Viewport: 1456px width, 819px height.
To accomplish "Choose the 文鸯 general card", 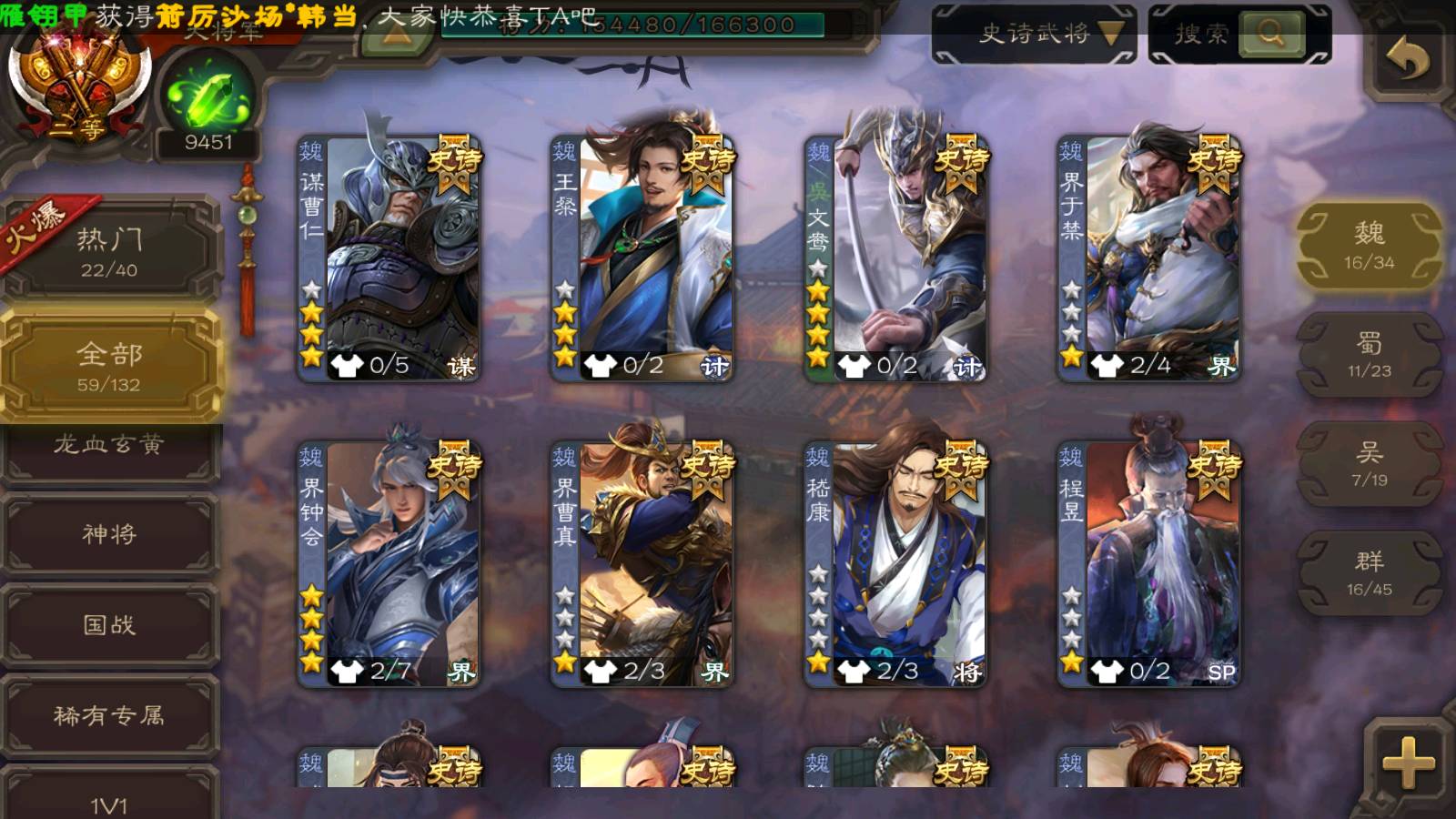I will (895, 258).
